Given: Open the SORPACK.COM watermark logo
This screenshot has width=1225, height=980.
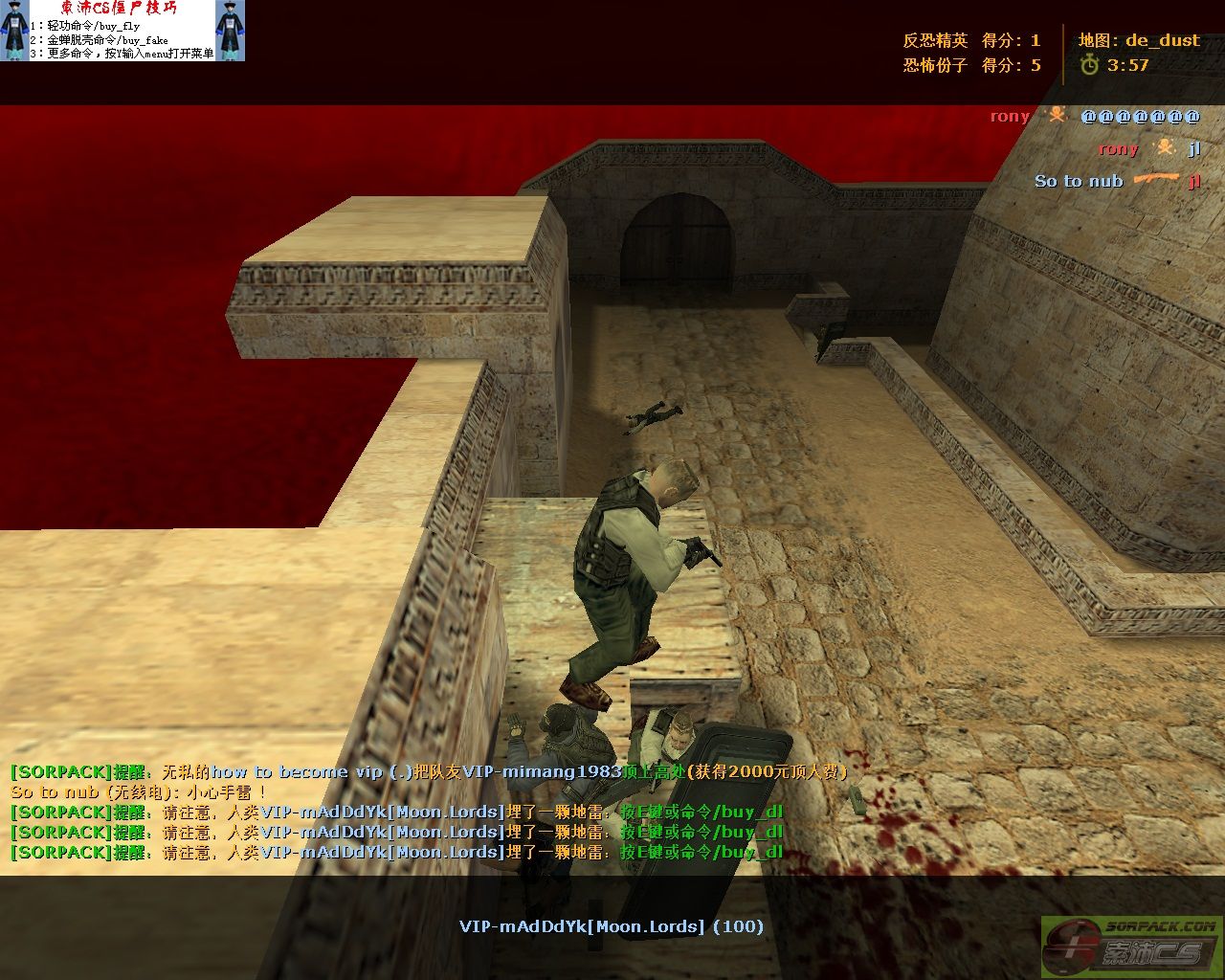Looking at the screenshot, I should click(x=1131, y=947).
